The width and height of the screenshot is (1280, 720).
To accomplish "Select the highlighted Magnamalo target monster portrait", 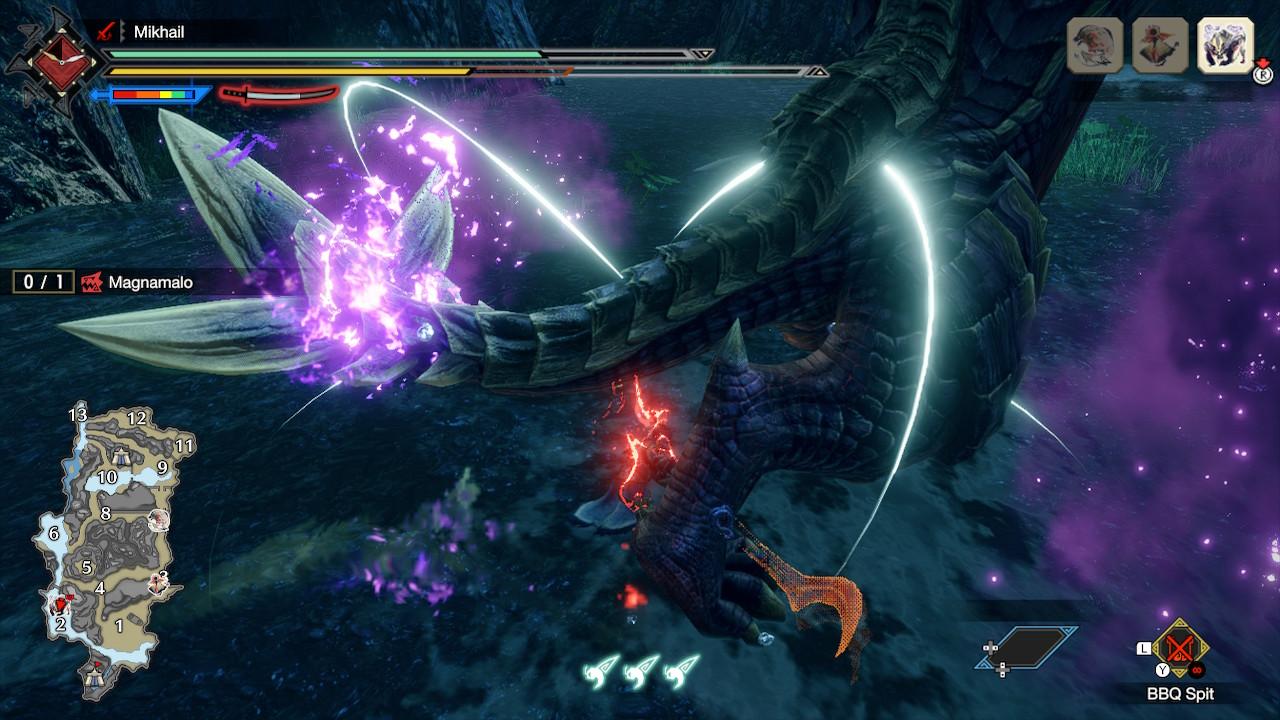I will click(x=1225, y=45).
